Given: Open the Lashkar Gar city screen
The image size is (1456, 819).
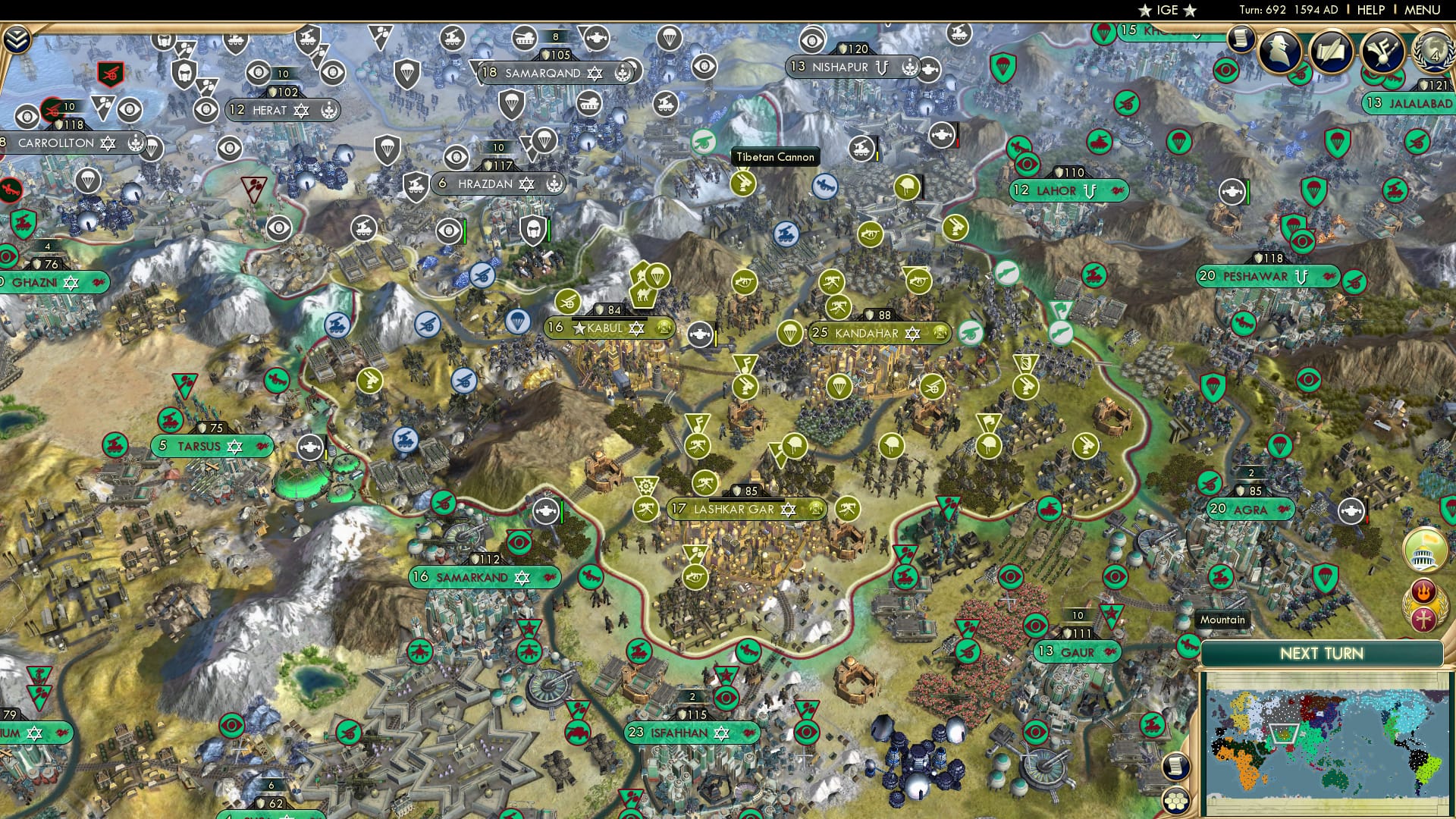Looking at the screenshot, I should tap(730, 510).
